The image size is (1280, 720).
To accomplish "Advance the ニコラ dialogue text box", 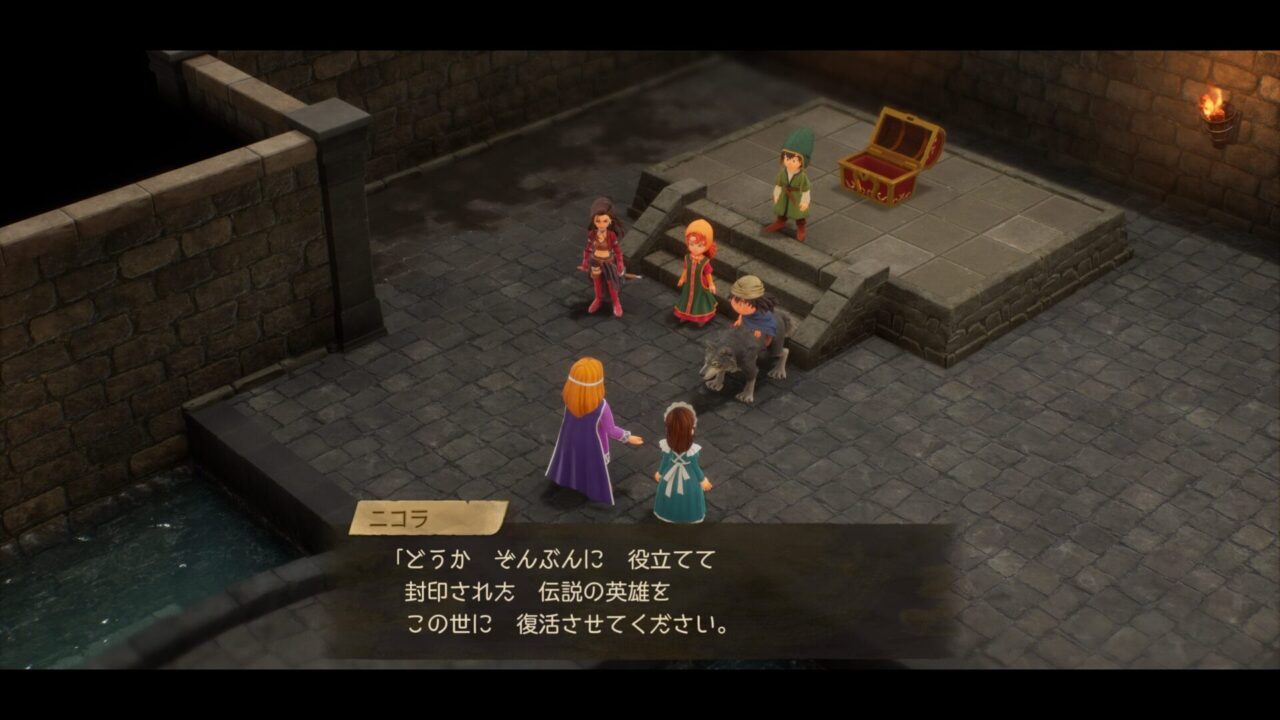I will [640, 592].
